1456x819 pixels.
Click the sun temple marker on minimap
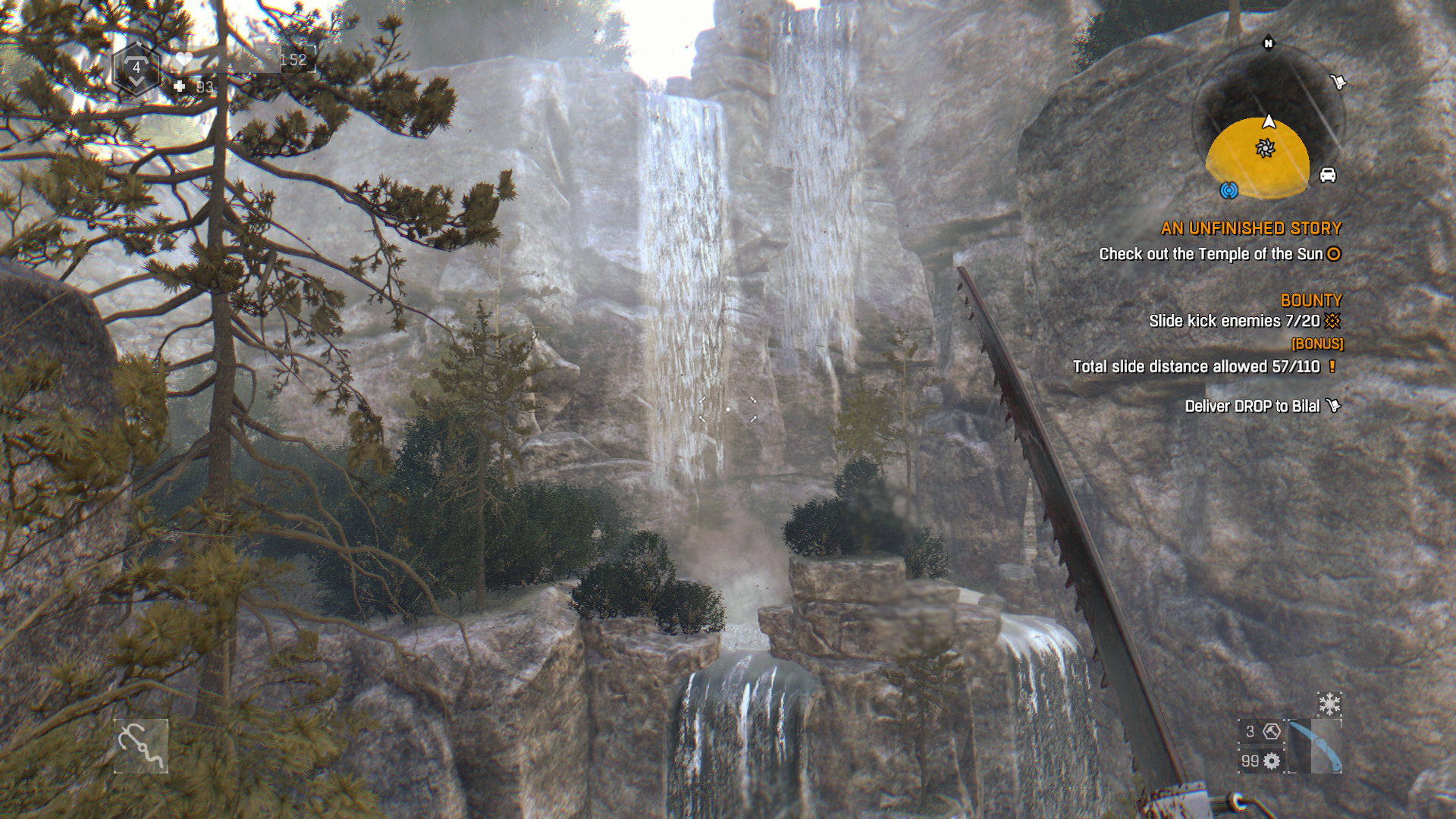[1264, 149]
